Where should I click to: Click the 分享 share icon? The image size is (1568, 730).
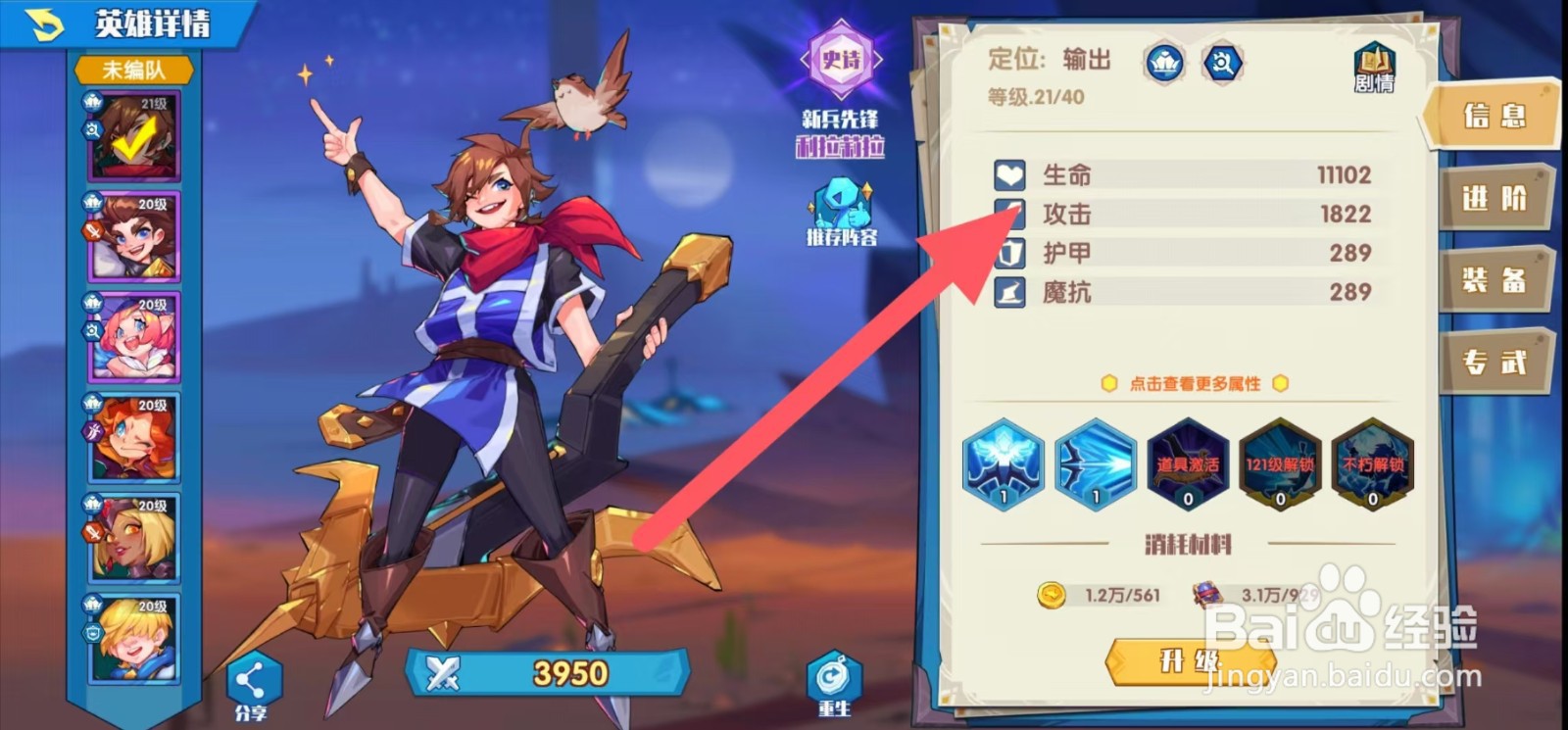[252, 677]
